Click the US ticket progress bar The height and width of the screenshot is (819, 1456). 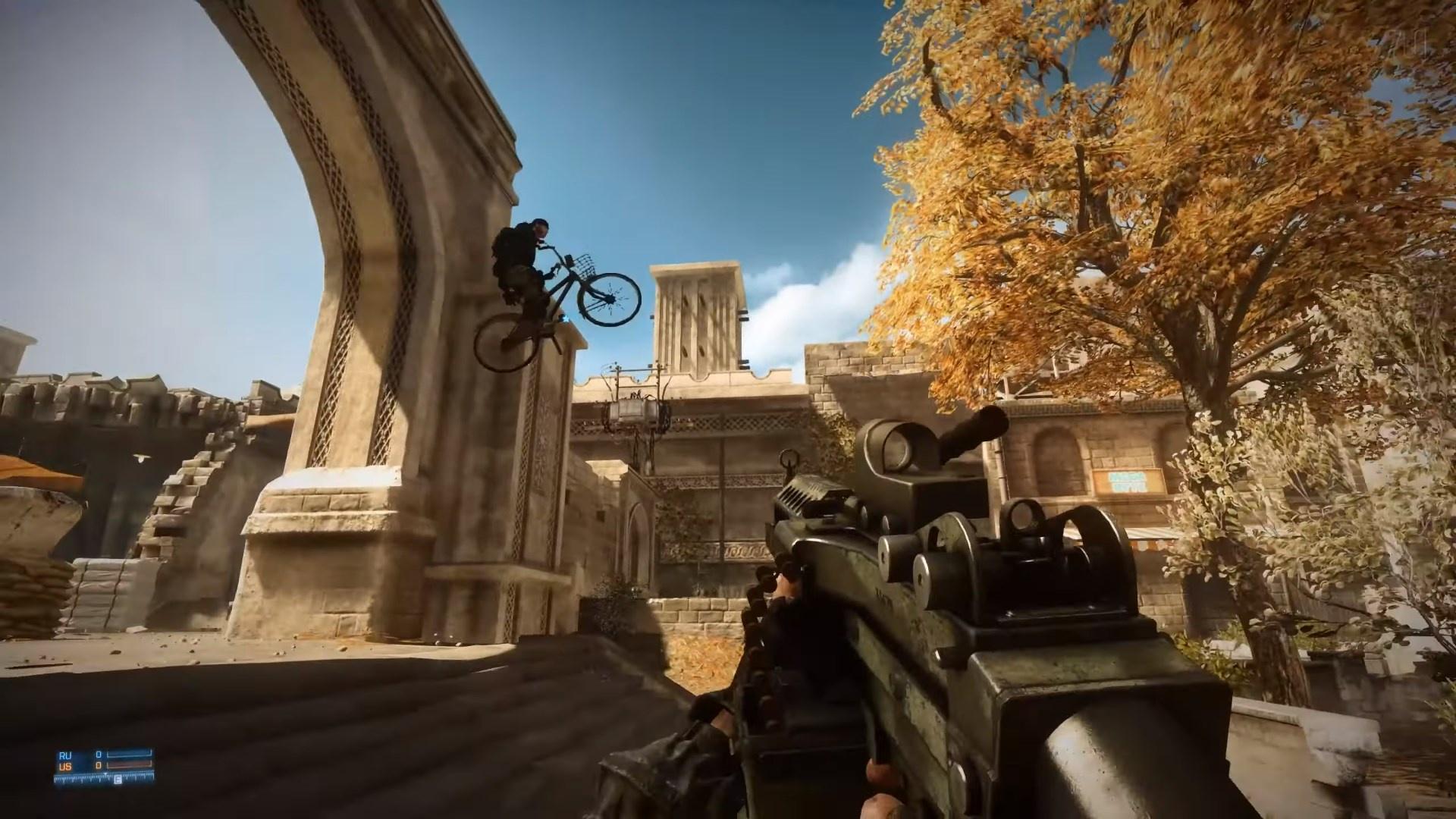pyautogui.click(x=129, y=766)
